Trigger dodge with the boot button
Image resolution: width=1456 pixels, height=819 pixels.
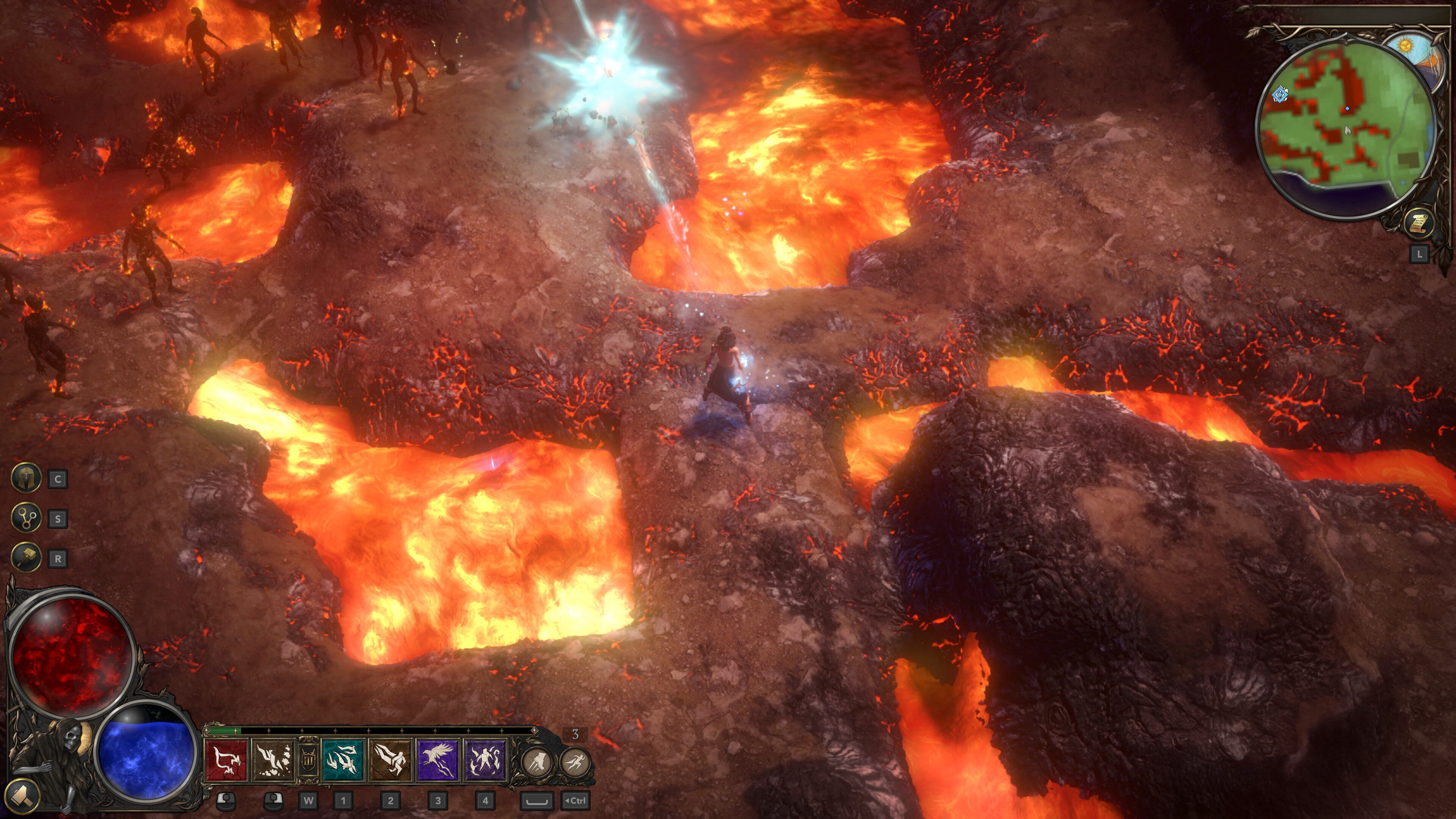pyautogui.click(x=538, y=762)
